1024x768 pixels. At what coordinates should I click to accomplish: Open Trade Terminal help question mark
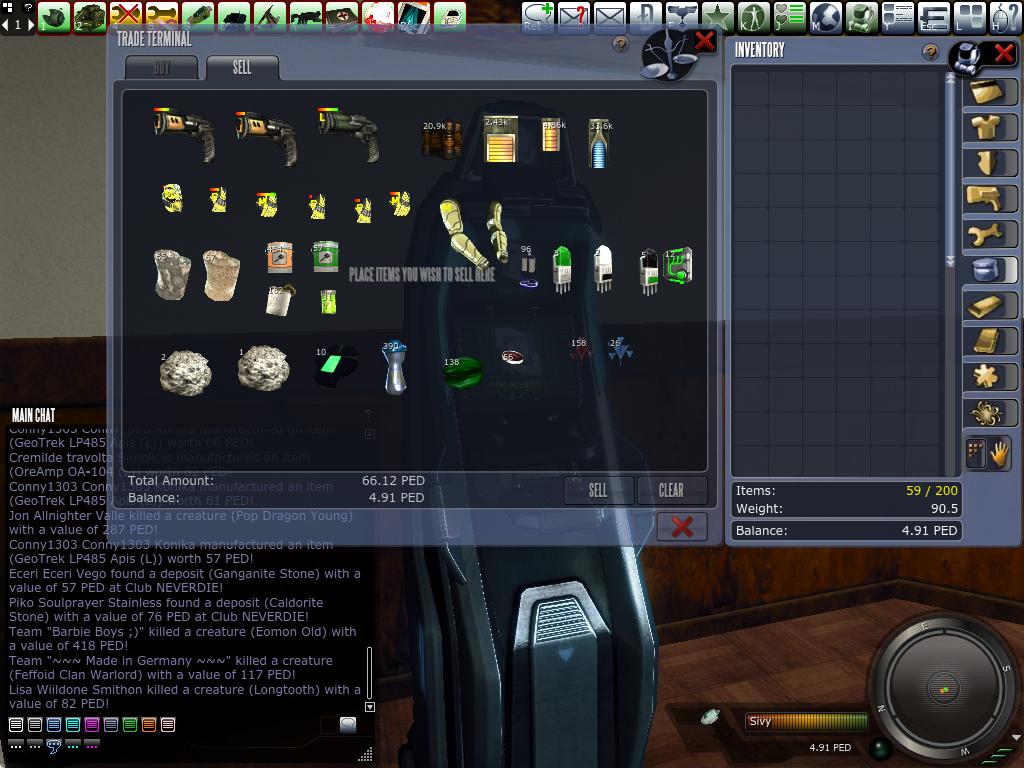(x=621, y=45)
